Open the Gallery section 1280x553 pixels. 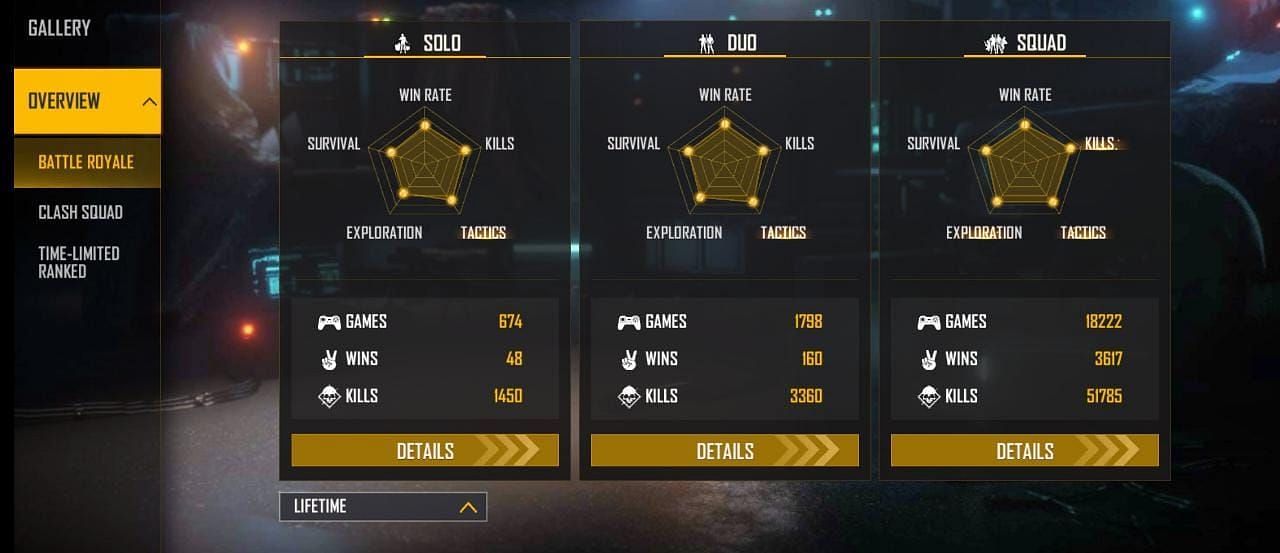(x=59, y=28)
